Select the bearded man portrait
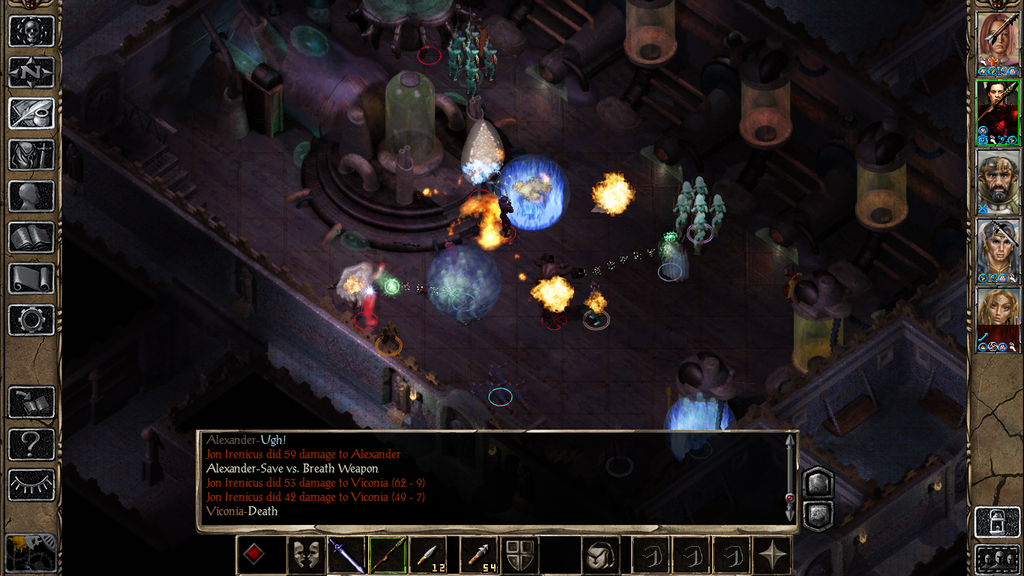The height and width of the screenshot is (576, 1024). (x=998, y=180)
